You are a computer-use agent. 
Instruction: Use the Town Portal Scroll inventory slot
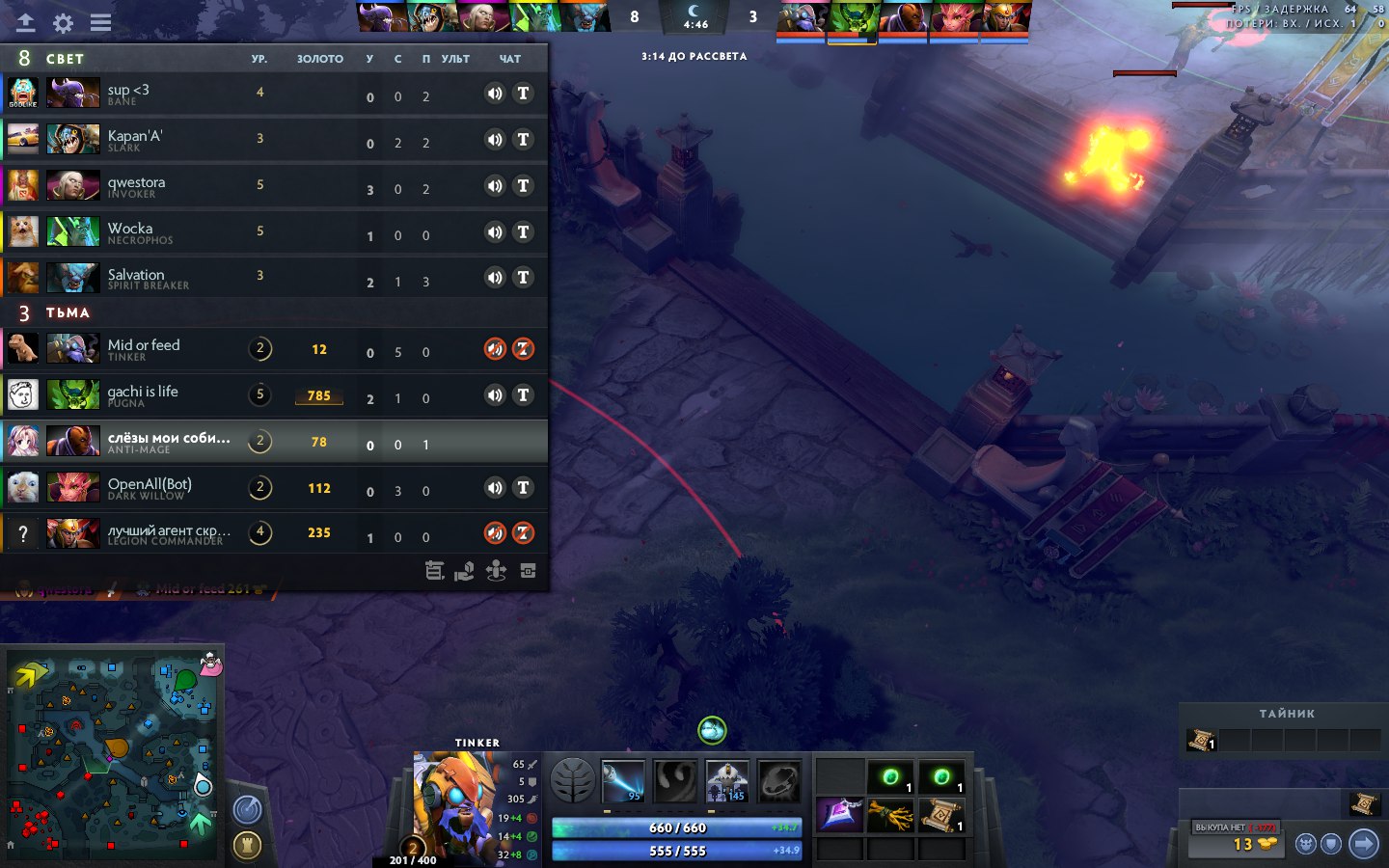point(940,816)
